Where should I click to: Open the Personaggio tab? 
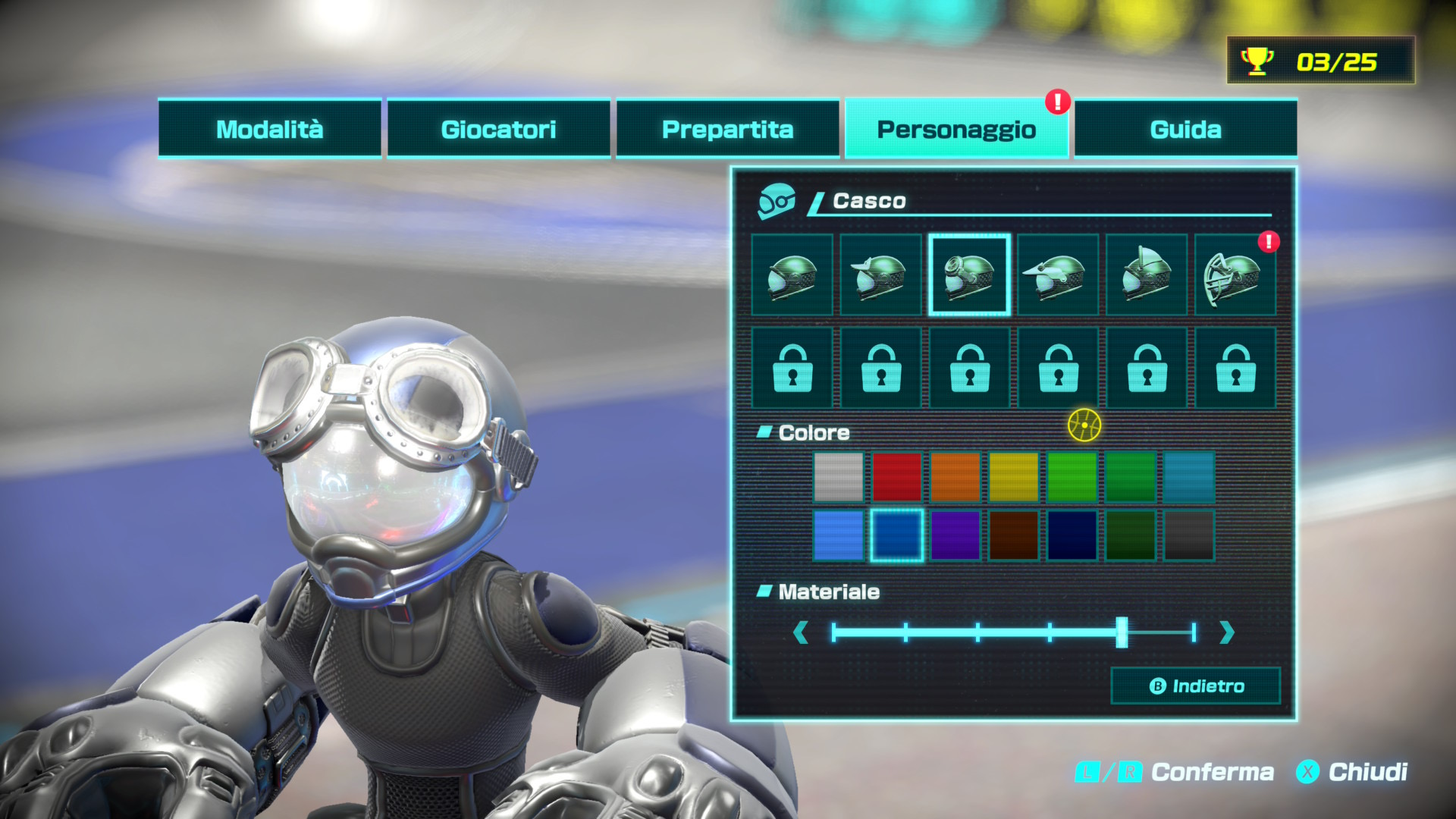point(956,129)
